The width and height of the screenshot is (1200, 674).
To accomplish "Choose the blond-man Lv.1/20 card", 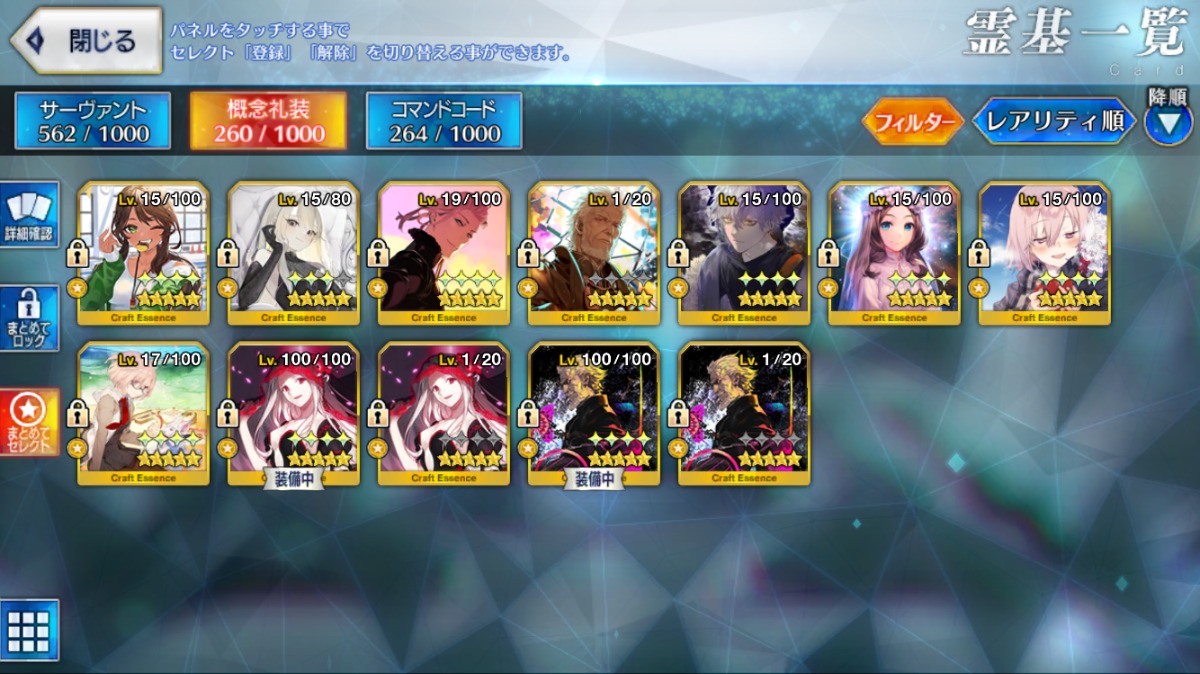I will tap(744, 413).
